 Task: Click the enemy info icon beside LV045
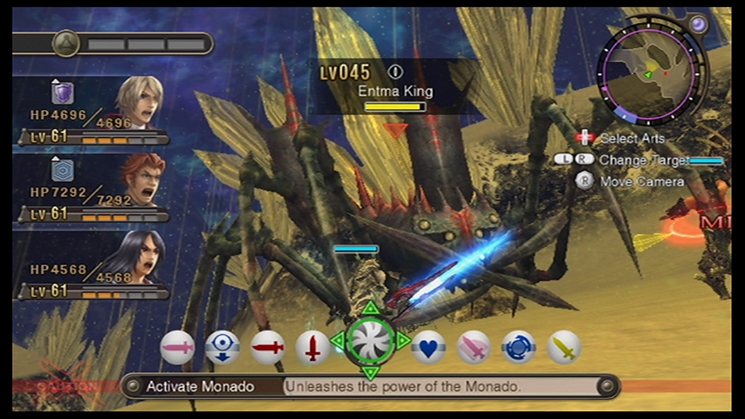(x=395, y=72)
